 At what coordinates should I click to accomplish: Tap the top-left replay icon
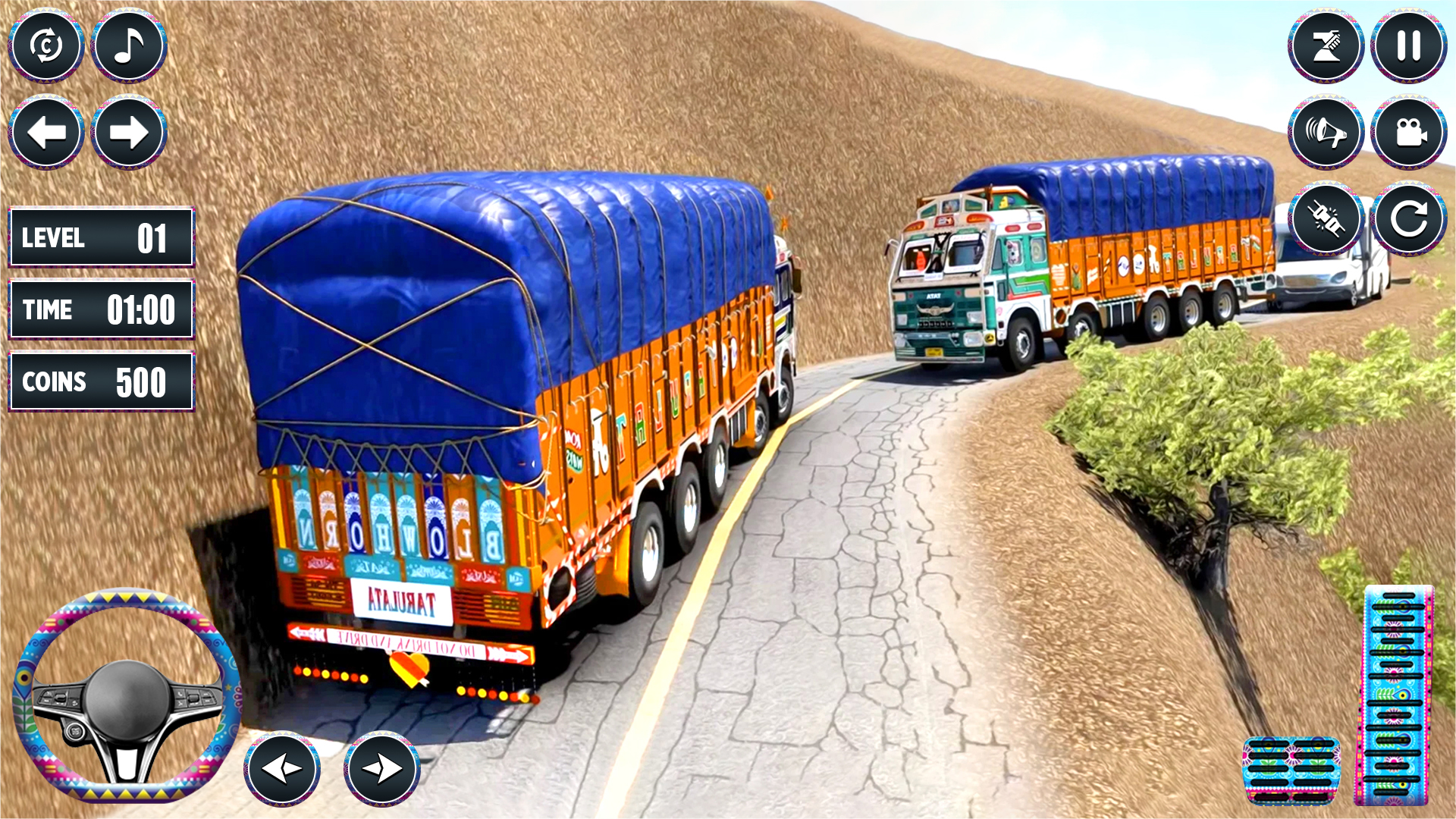pos(47,45)
